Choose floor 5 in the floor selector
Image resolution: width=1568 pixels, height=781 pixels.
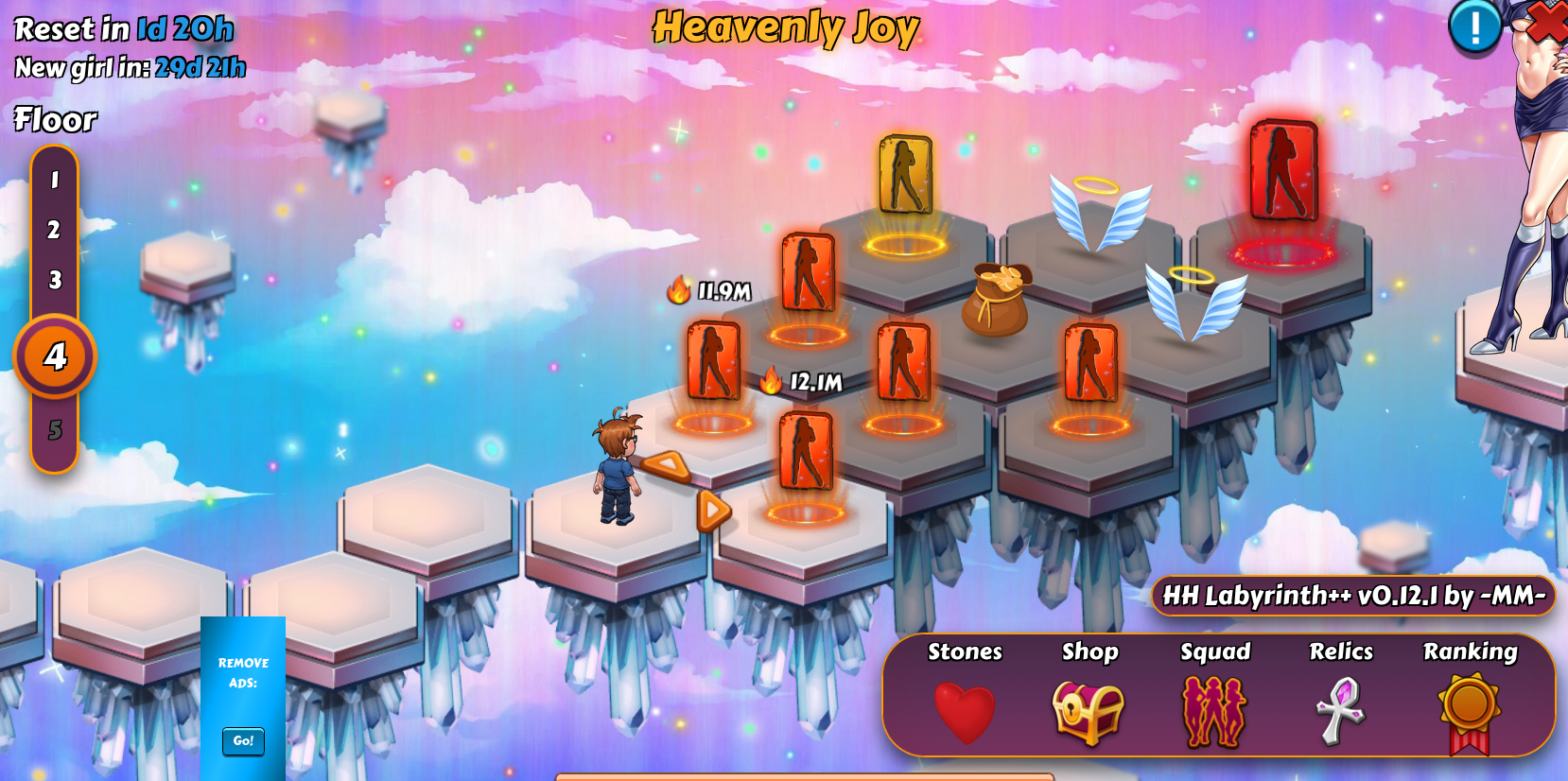tap(55, 430)
